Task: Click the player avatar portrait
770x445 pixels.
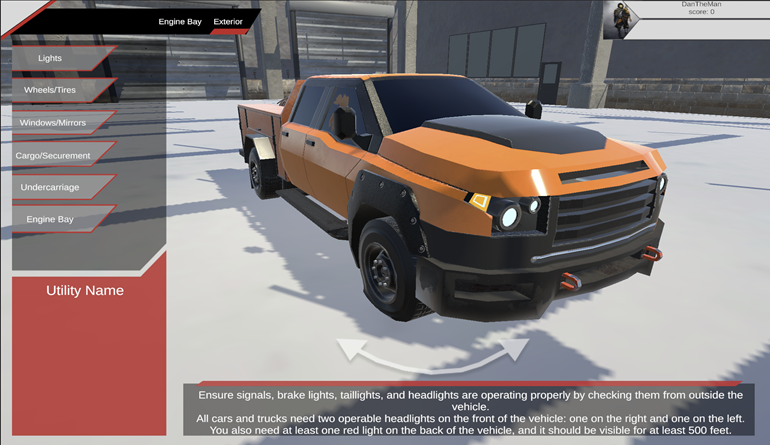Action: coord(621,20)
